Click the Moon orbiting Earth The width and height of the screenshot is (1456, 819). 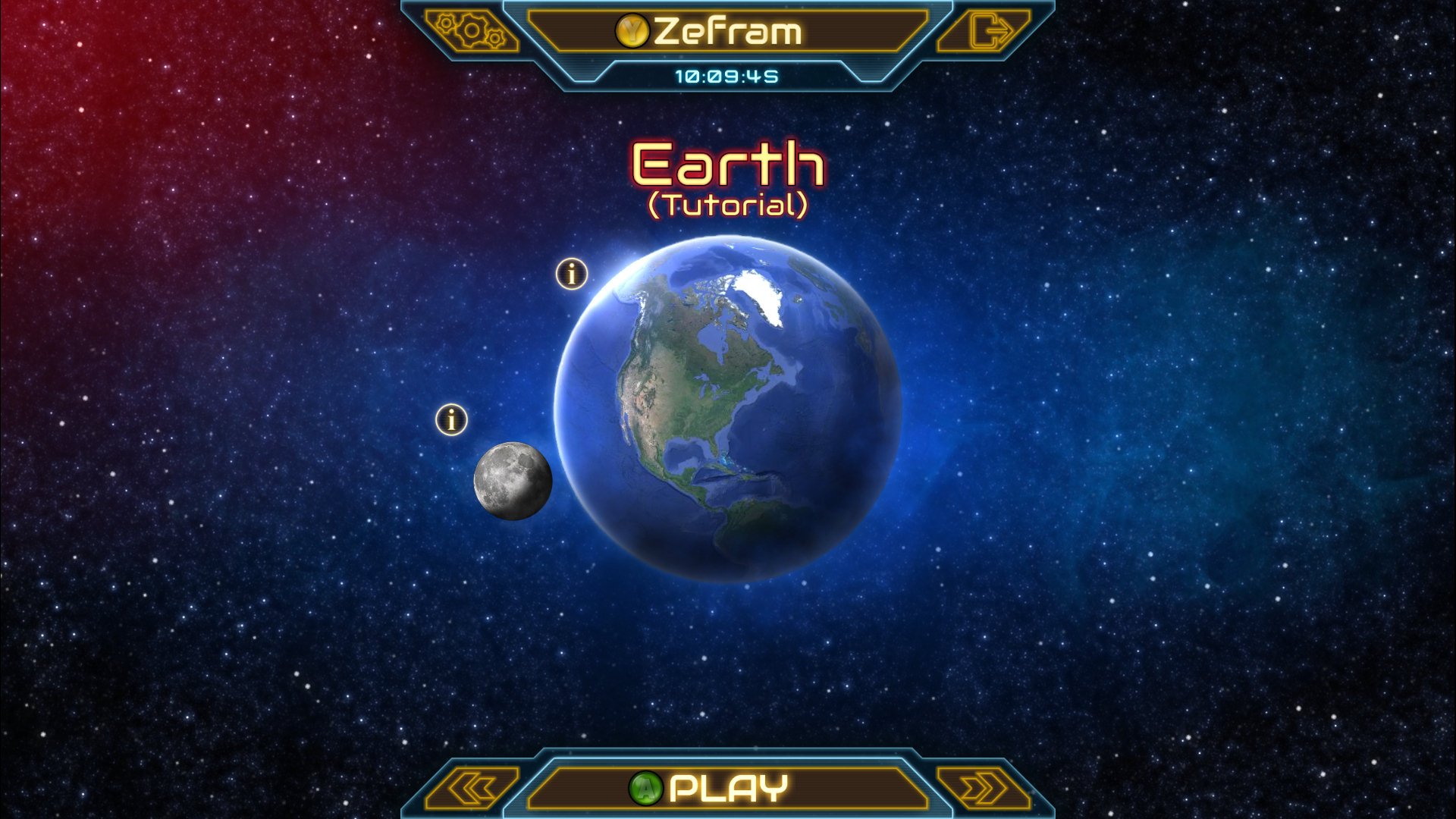point(513,479)
